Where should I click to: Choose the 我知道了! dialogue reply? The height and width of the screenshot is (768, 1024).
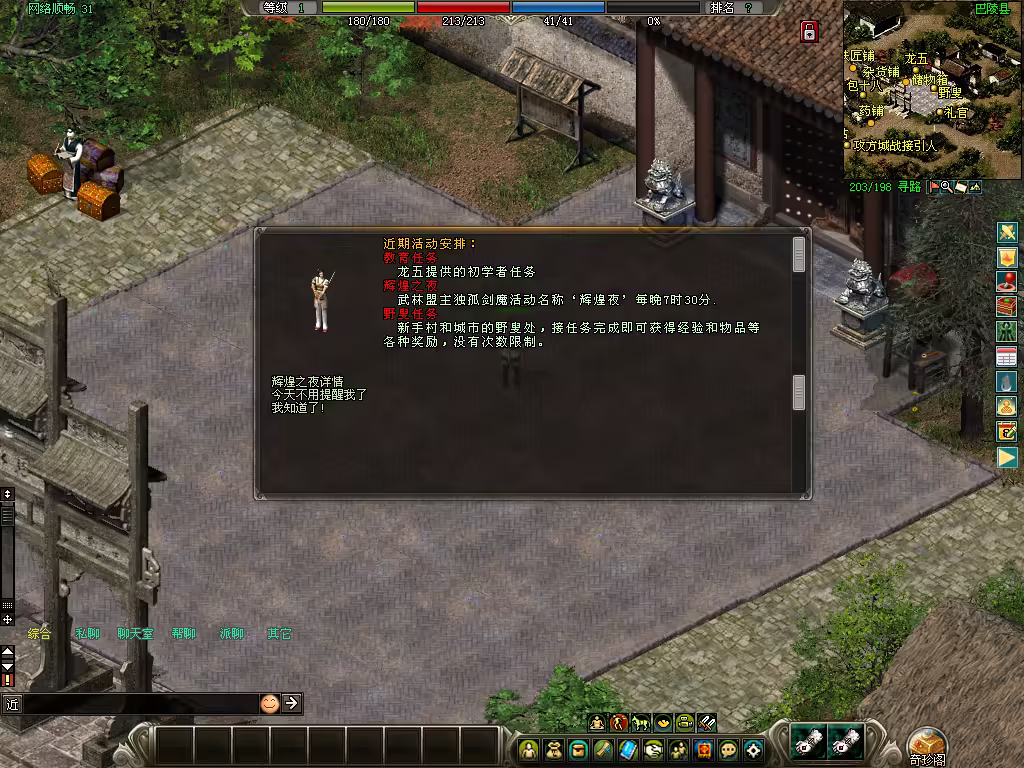point(297,408)
